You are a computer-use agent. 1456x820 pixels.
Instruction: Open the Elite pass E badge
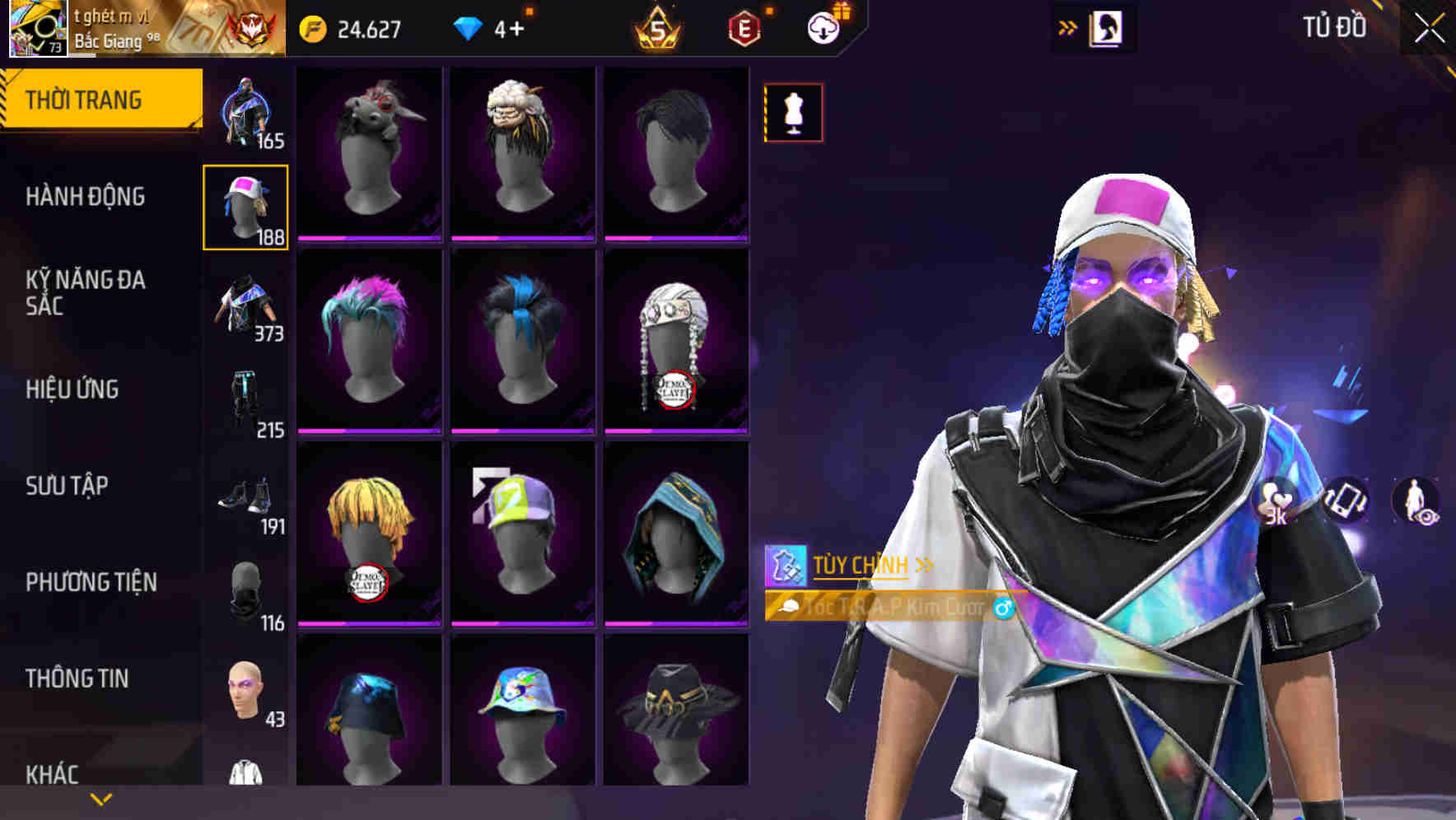click(744, 26)
